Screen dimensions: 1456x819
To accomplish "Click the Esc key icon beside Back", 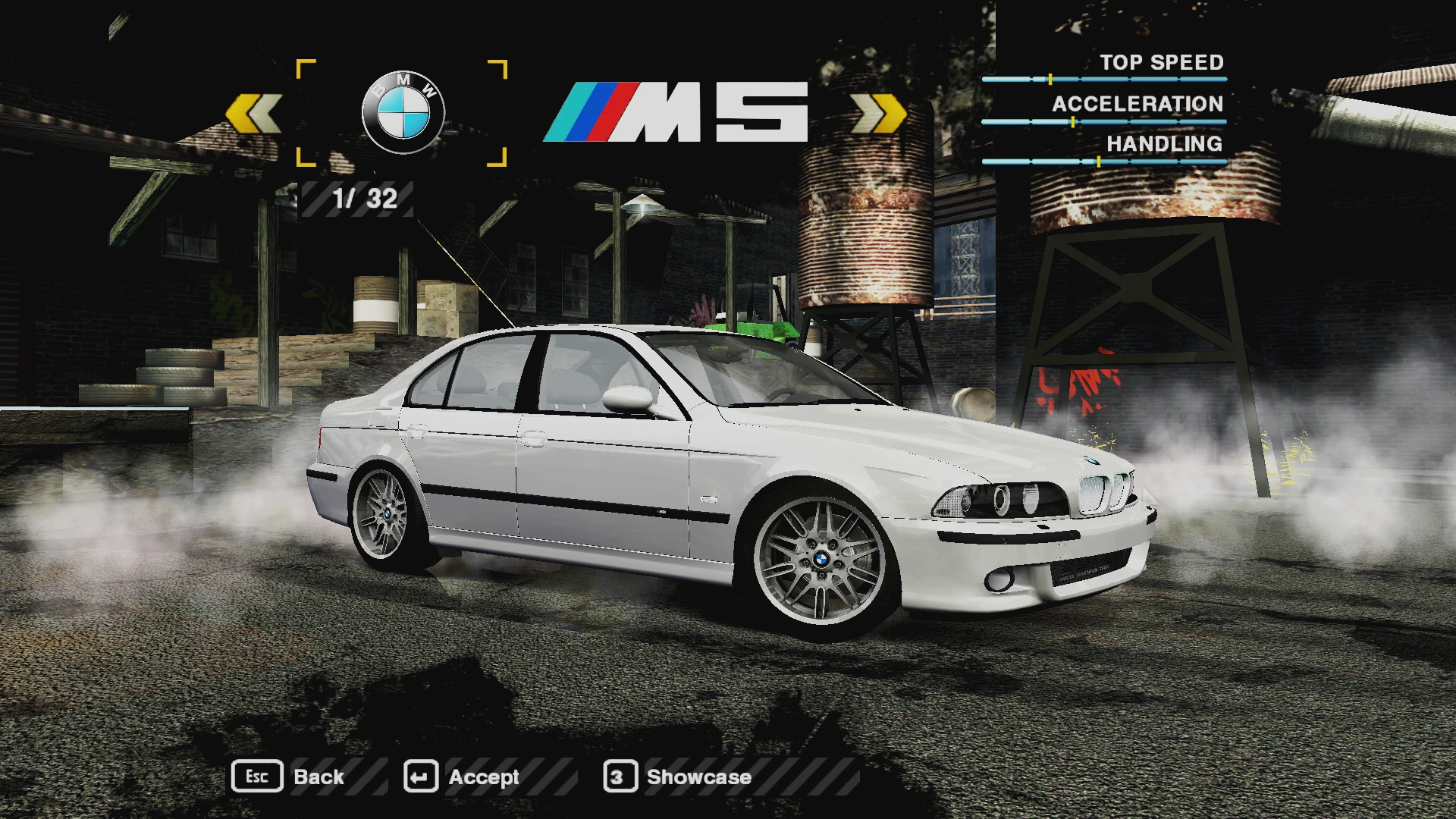I will tap(258, 777).
